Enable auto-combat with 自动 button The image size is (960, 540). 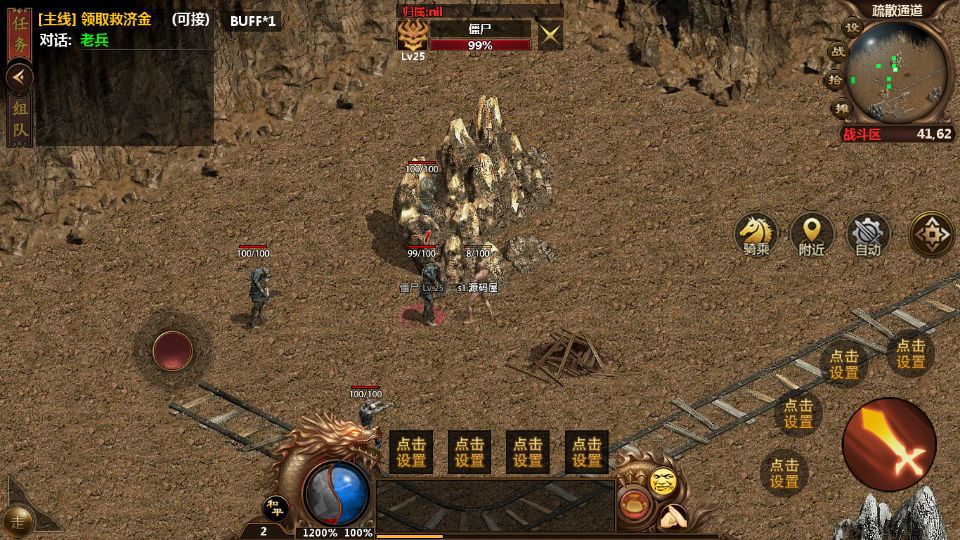868,234
